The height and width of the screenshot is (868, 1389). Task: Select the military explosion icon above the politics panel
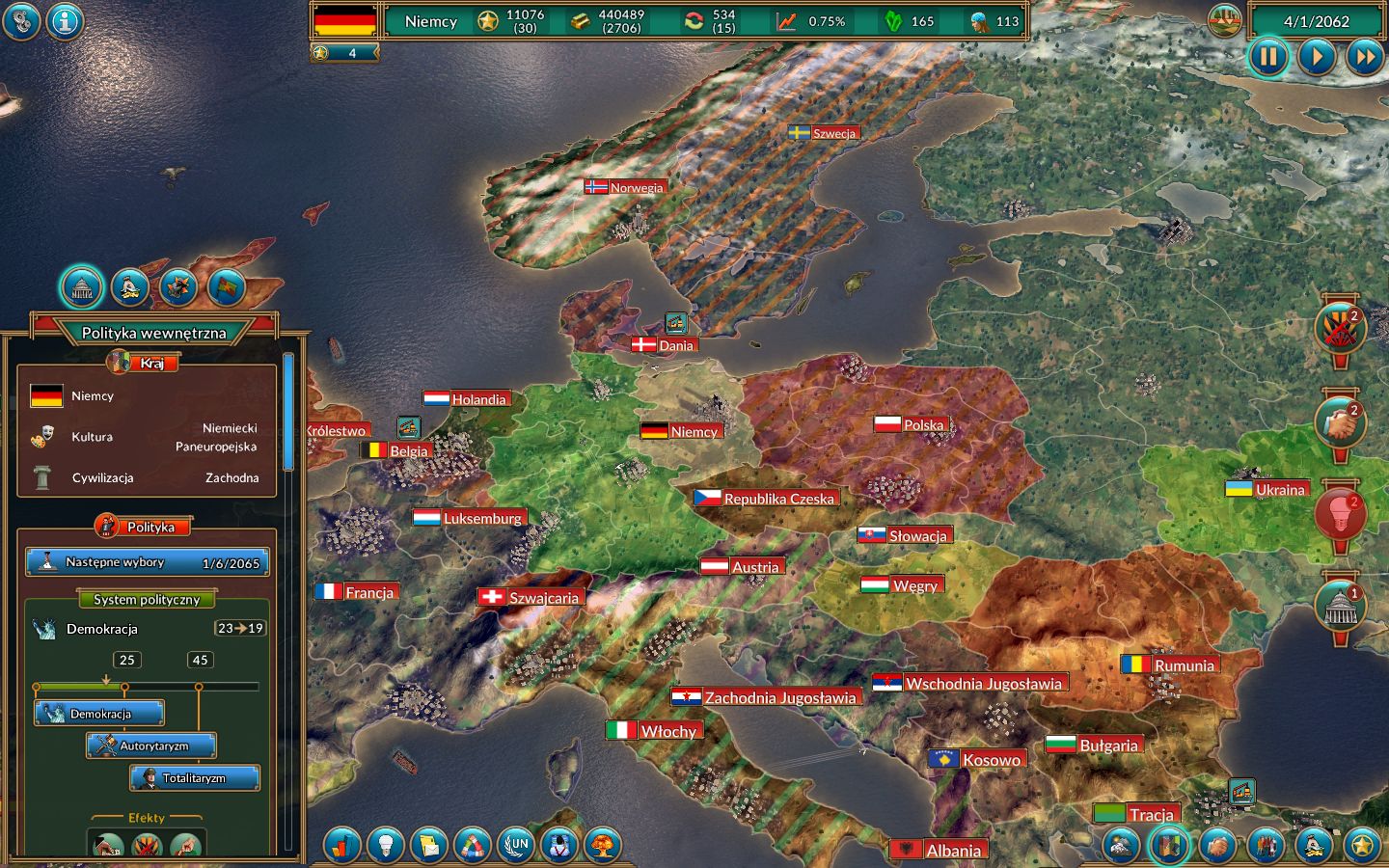pyautogui.click(x=178, y=286)
